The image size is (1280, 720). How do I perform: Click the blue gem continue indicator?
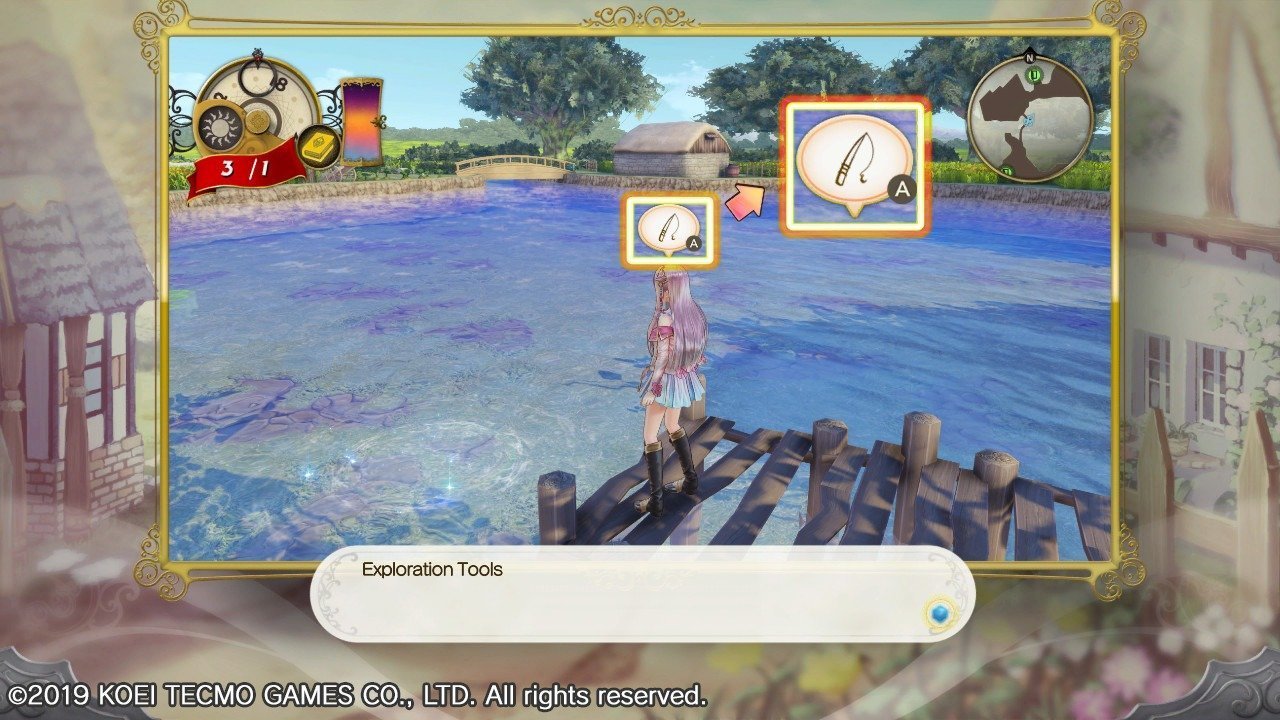point(938,612)
